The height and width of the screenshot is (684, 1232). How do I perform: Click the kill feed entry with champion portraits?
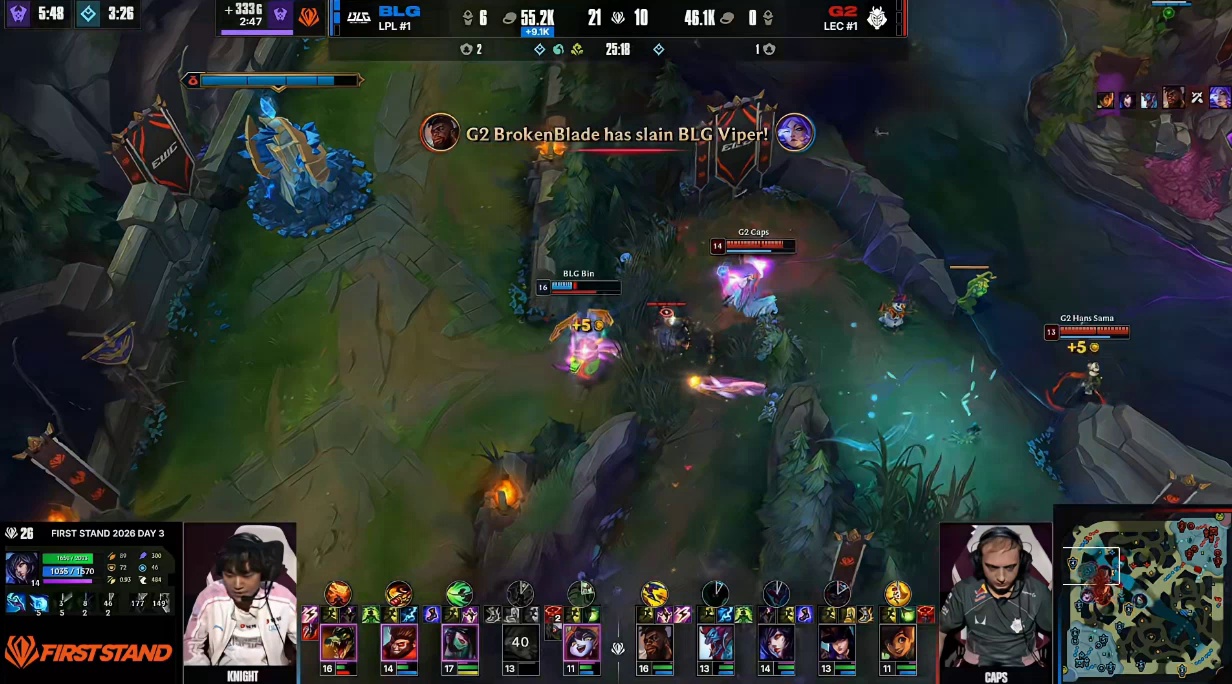pos(616,133)
